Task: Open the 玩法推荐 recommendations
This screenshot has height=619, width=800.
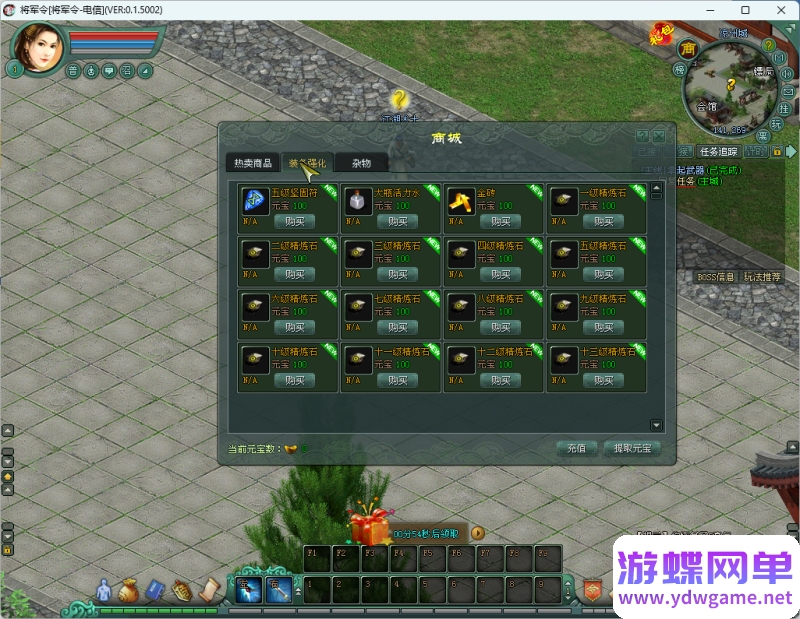Action: [x=763, y=277]
